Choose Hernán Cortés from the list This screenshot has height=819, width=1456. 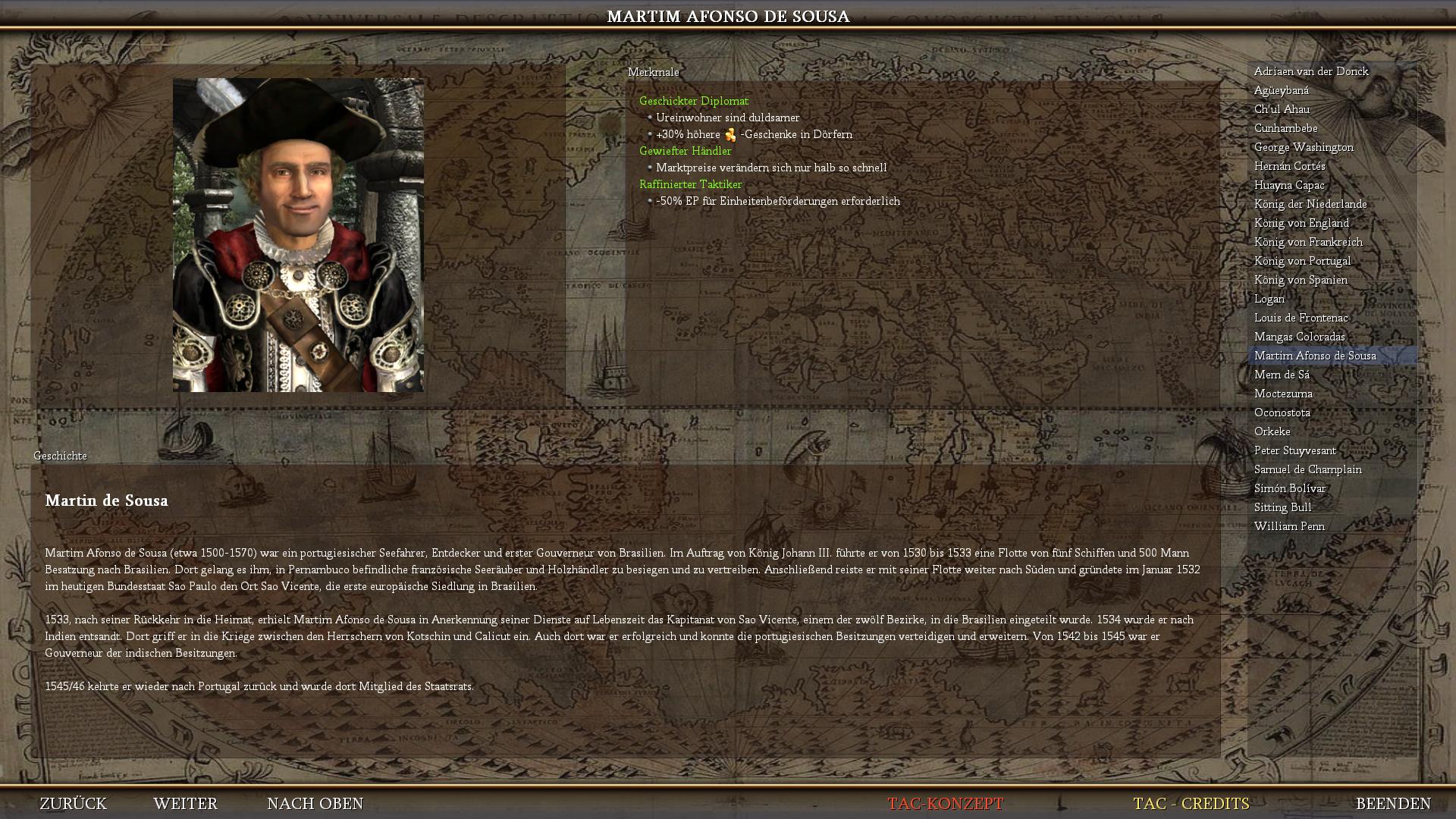tap(1289, 166)
